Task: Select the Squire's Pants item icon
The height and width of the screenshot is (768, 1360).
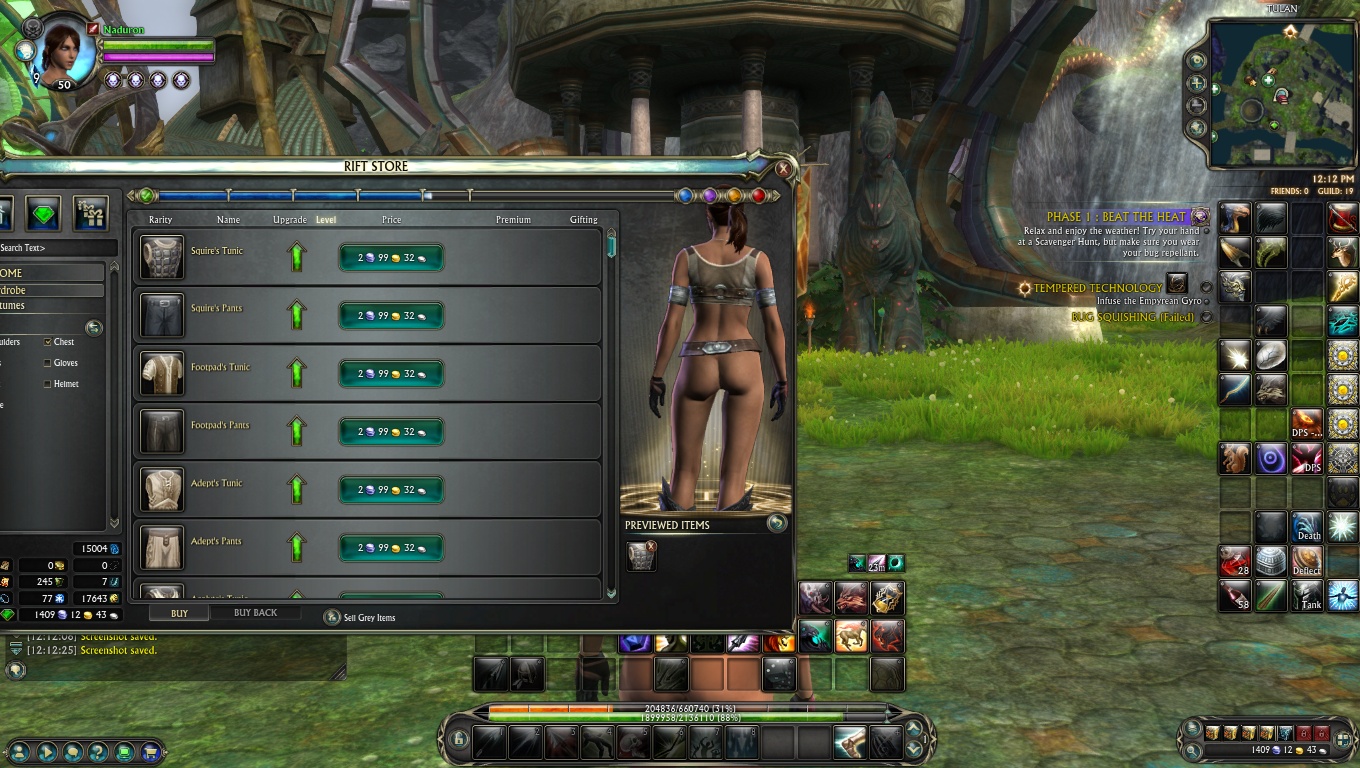Action: 162,315
